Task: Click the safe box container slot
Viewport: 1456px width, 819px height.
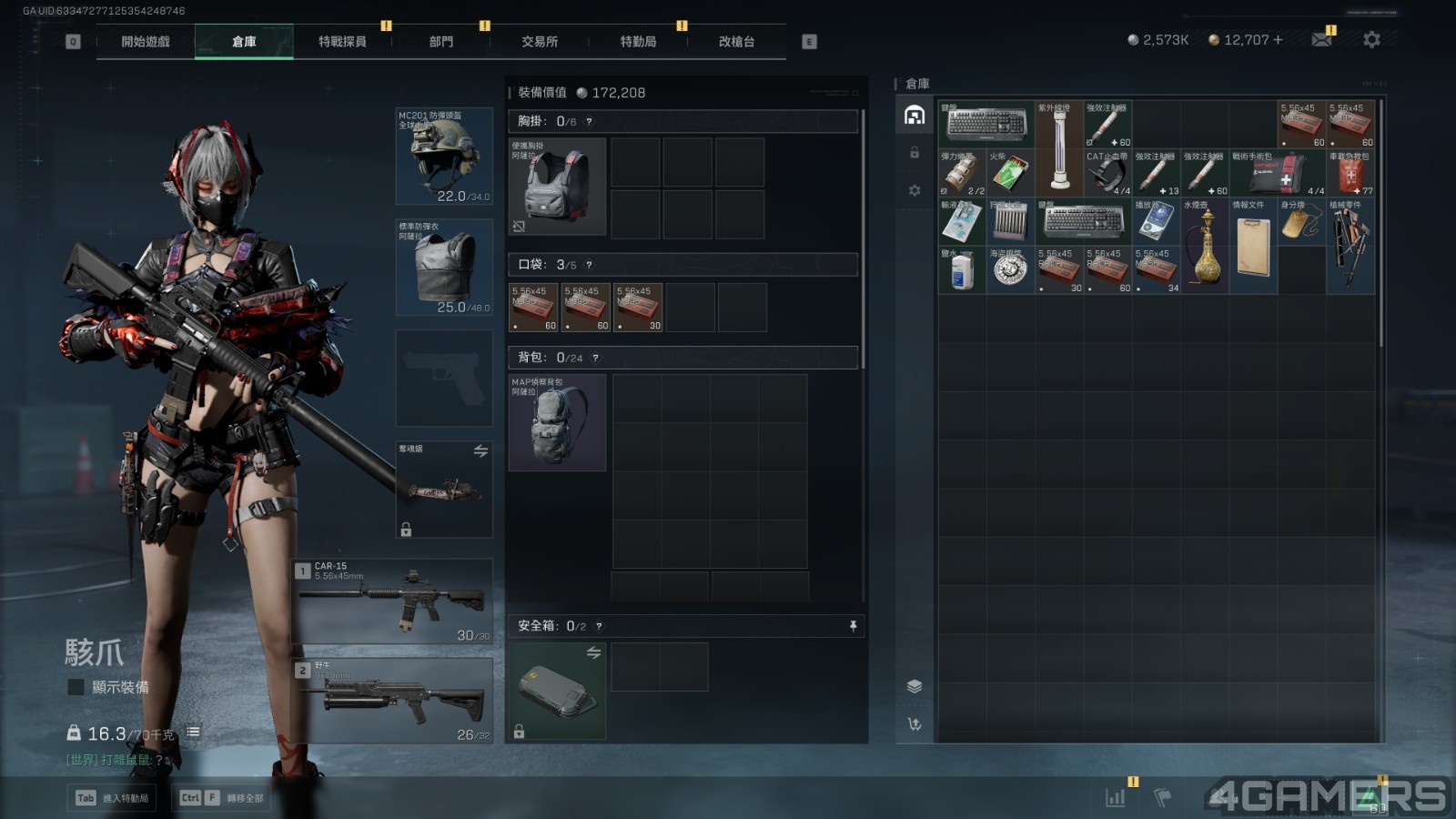Action: (x=557, y=691)
